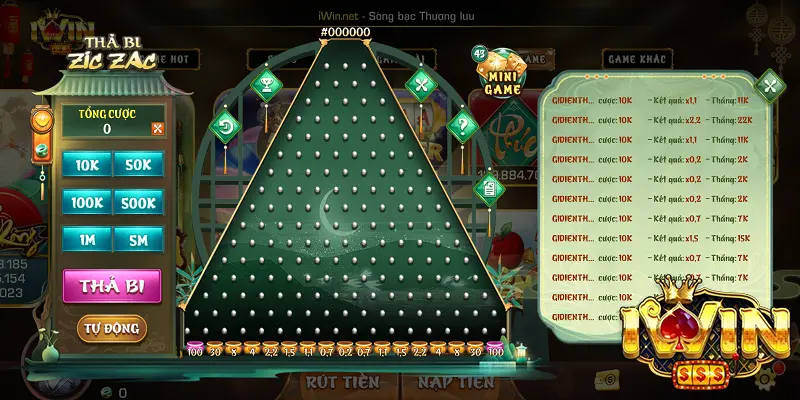Viewport: 800px width, 400px height.
Task: Close the Zic Zac game board
Action: tap(421, 84)
